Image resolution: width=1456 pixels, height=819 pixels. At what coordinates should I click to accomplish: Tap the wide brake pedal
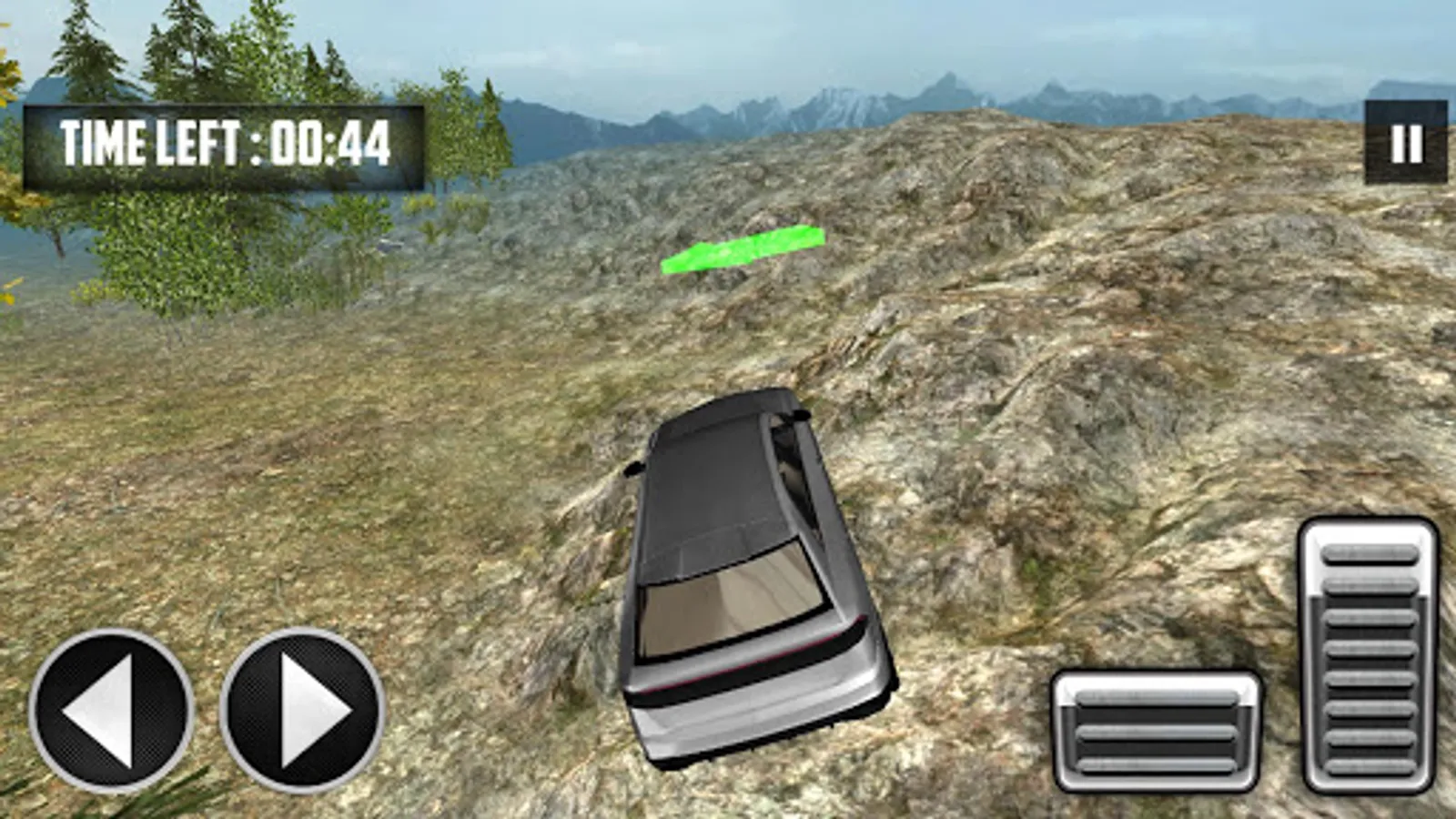point(1156,730)
